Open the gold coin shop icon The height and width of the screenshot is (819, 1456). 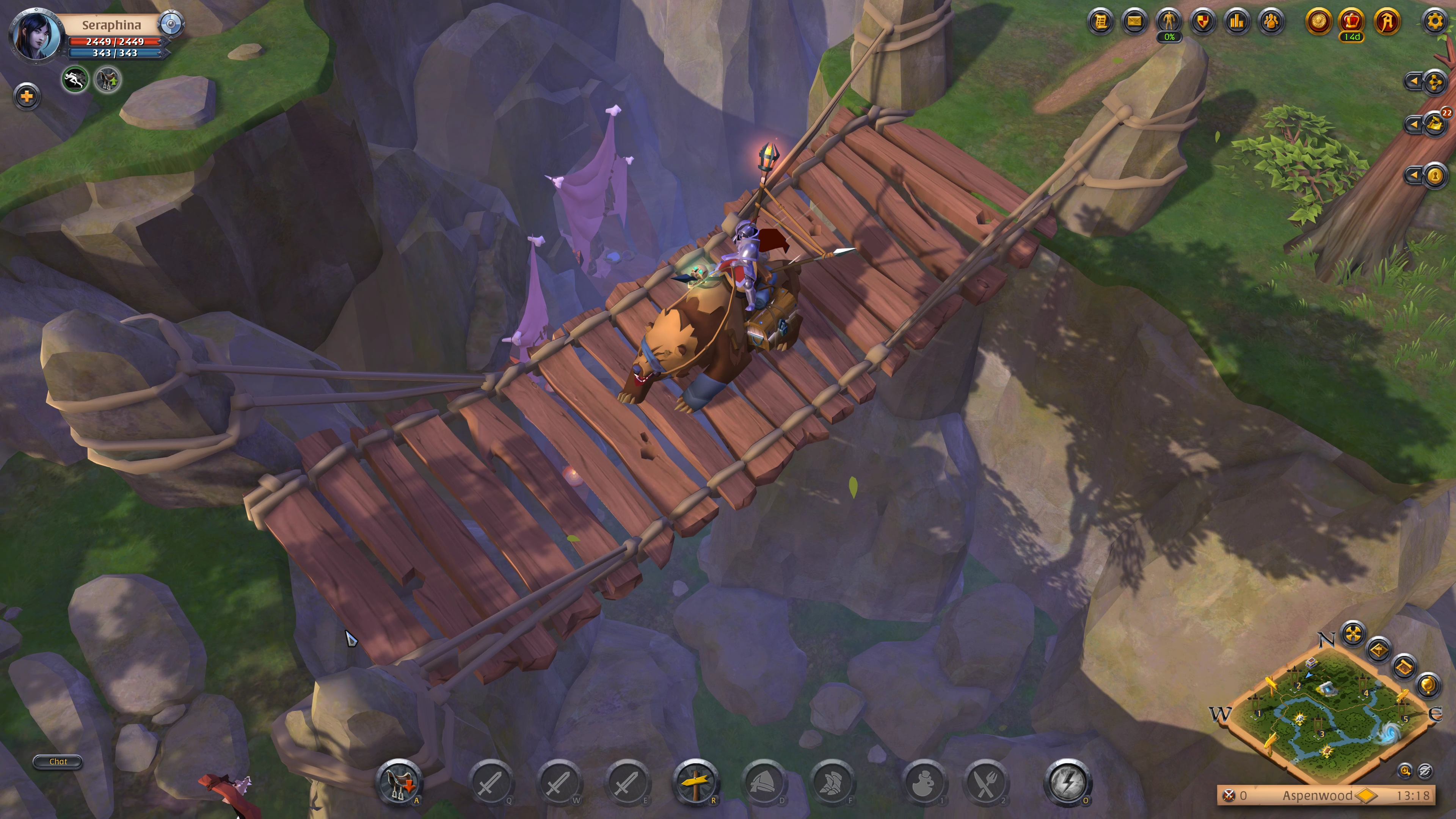[1318, 22]
